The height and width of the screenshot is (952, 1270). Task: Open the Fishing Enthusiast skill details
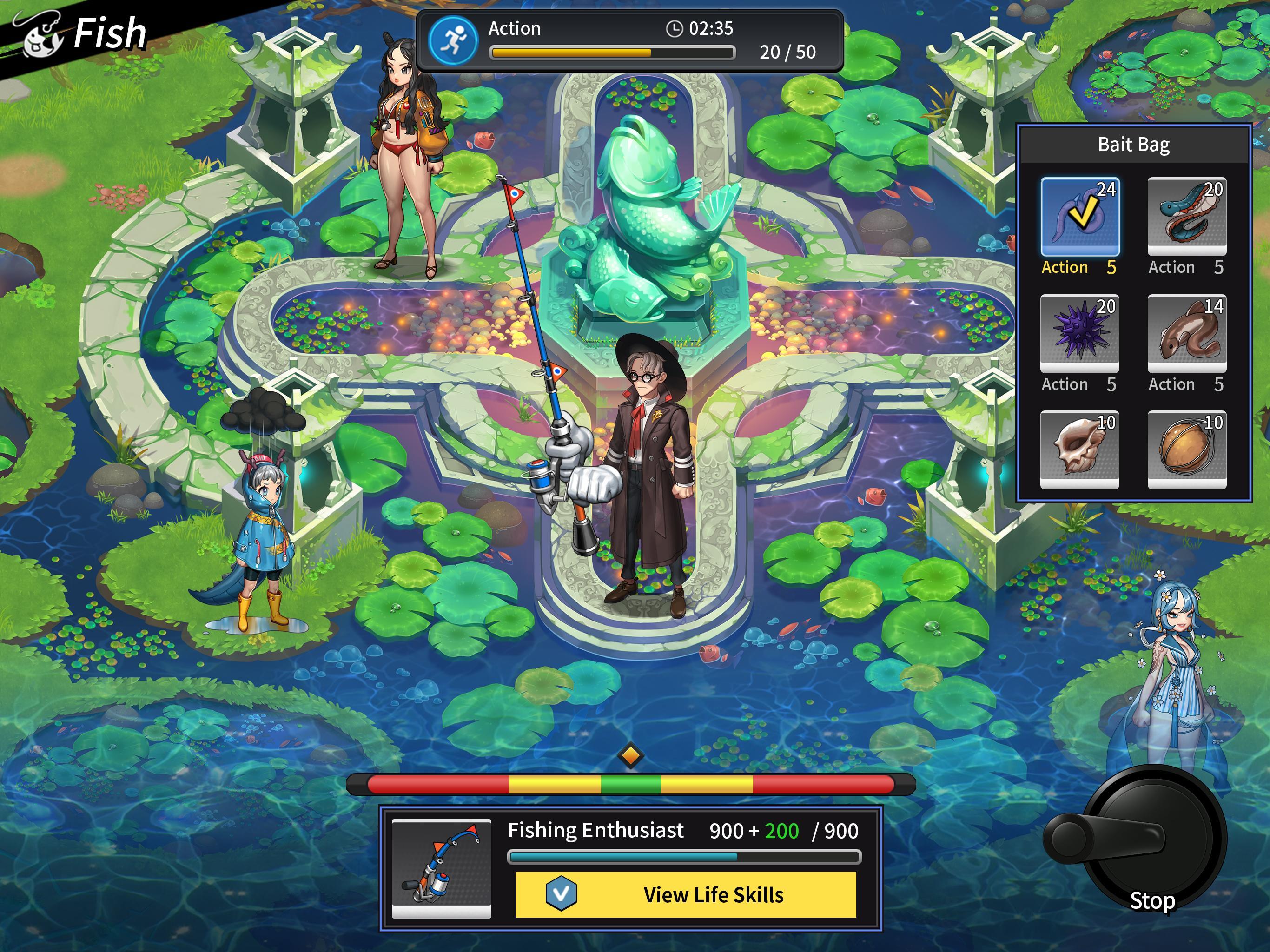[595, 830]
